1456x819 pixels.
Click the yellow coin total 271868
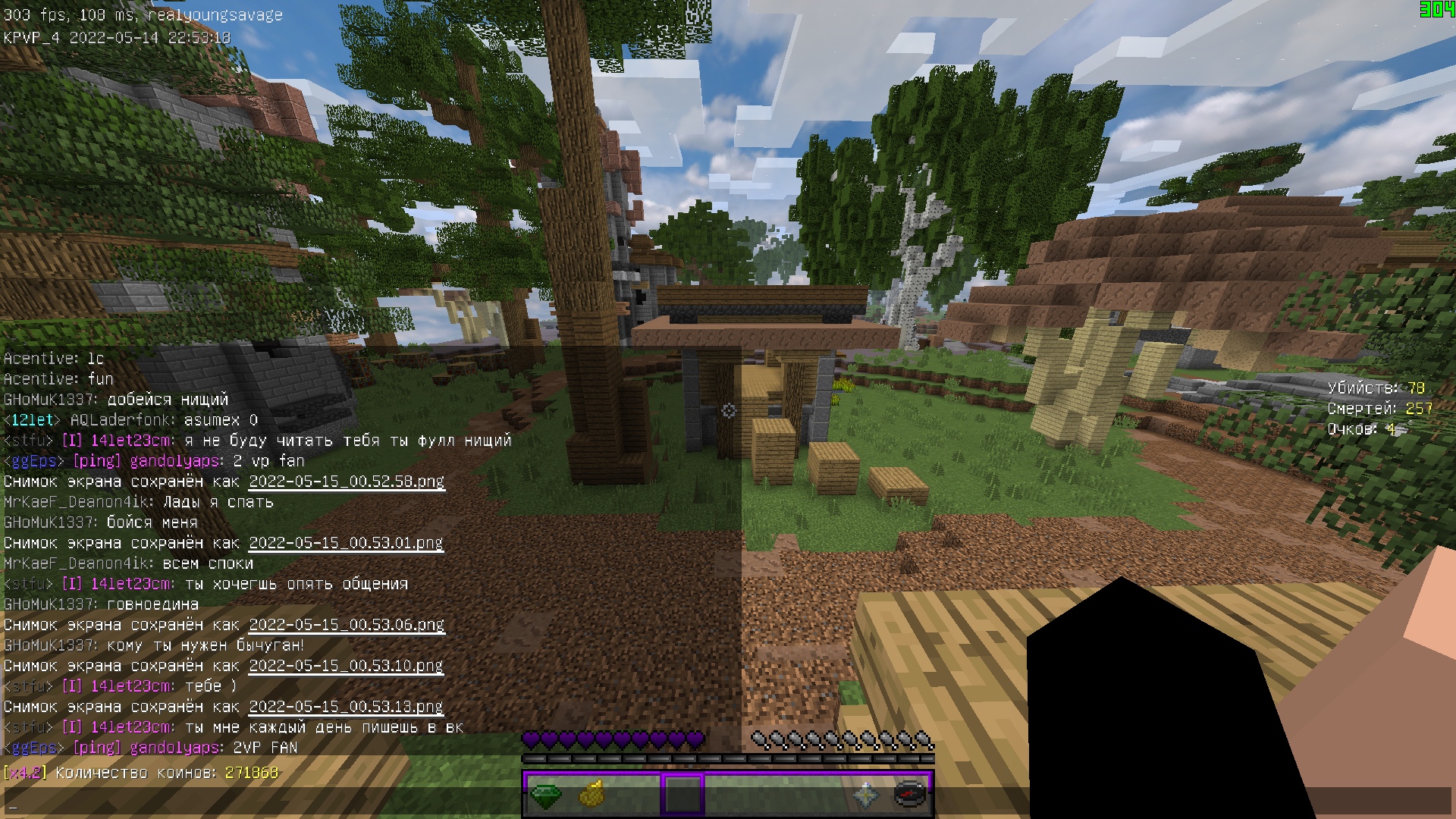251,772
